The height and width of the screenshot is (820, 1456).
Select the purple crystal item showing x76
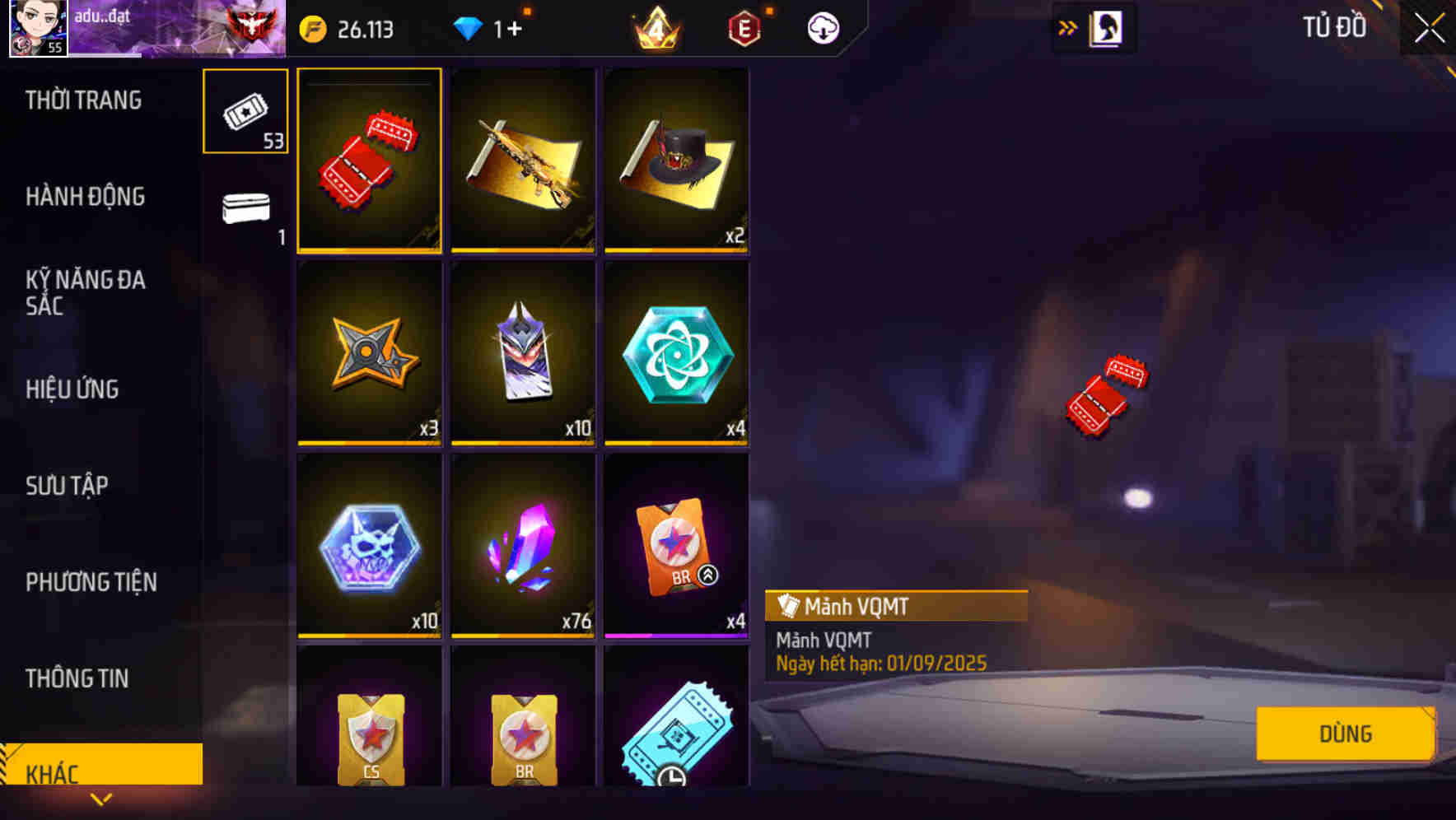523,546
